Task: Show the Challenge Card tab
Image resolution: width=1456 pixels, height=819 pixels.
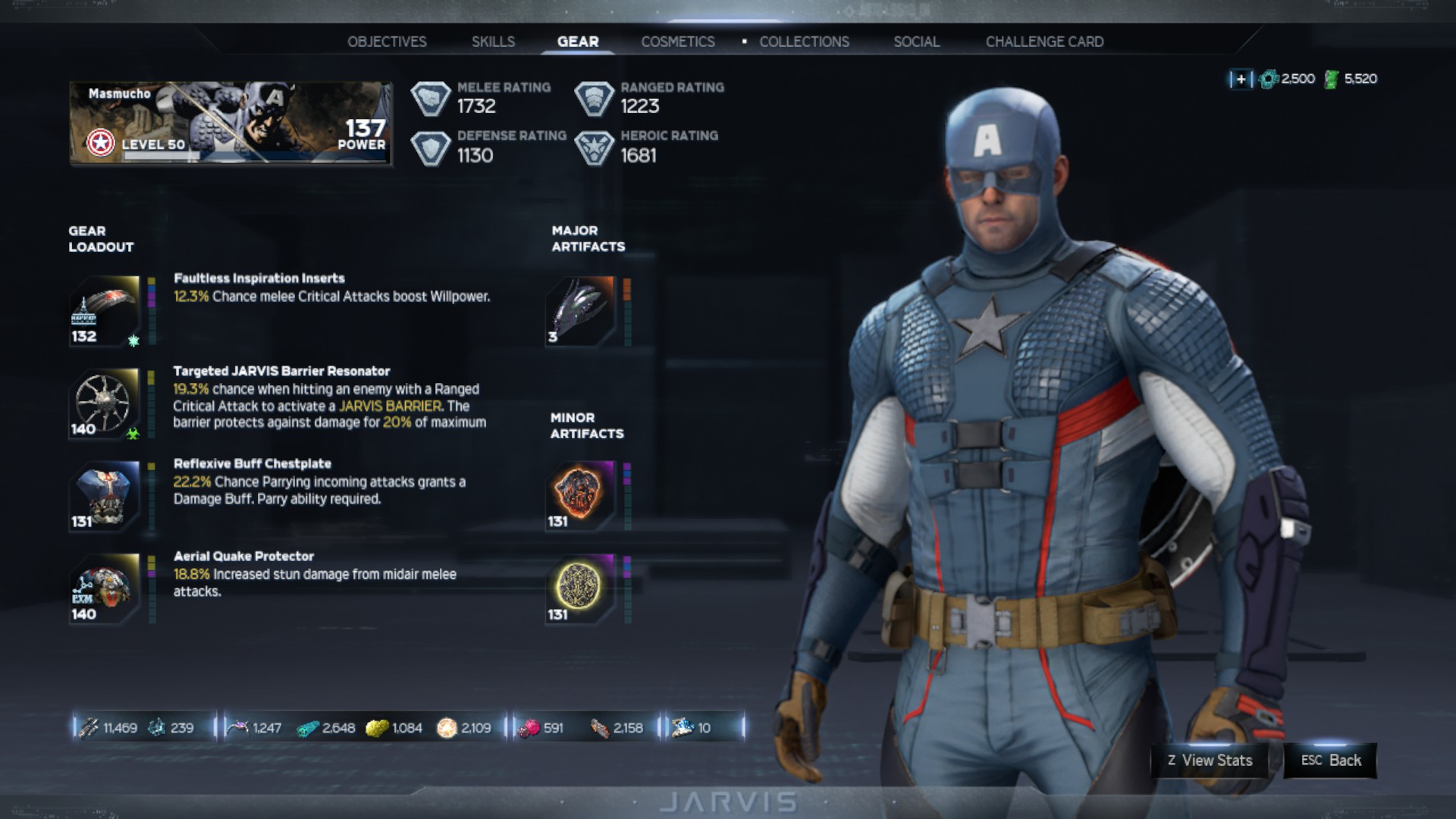Action: 1044,42
